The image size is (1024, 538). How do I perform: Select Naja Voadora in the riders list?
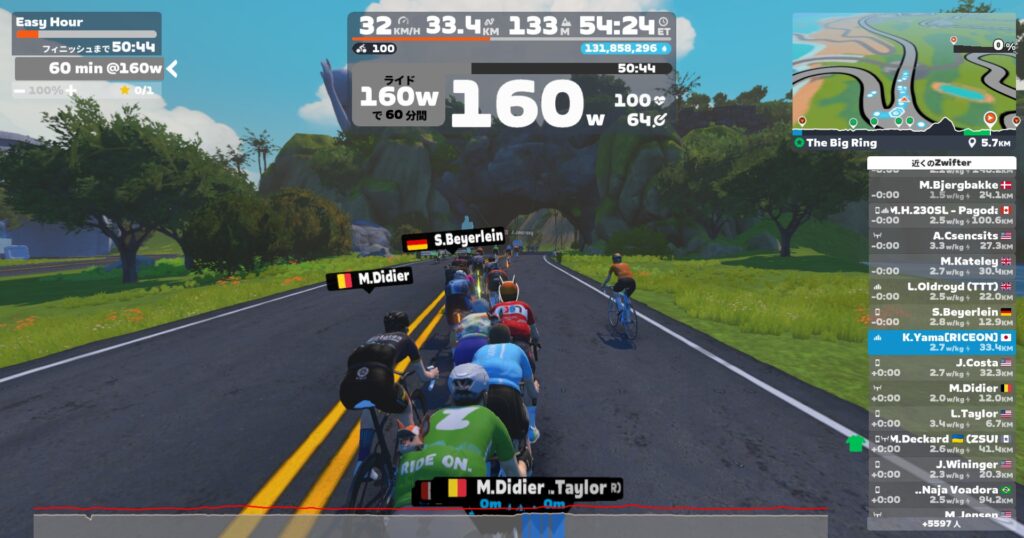click(x=941, y=495)
